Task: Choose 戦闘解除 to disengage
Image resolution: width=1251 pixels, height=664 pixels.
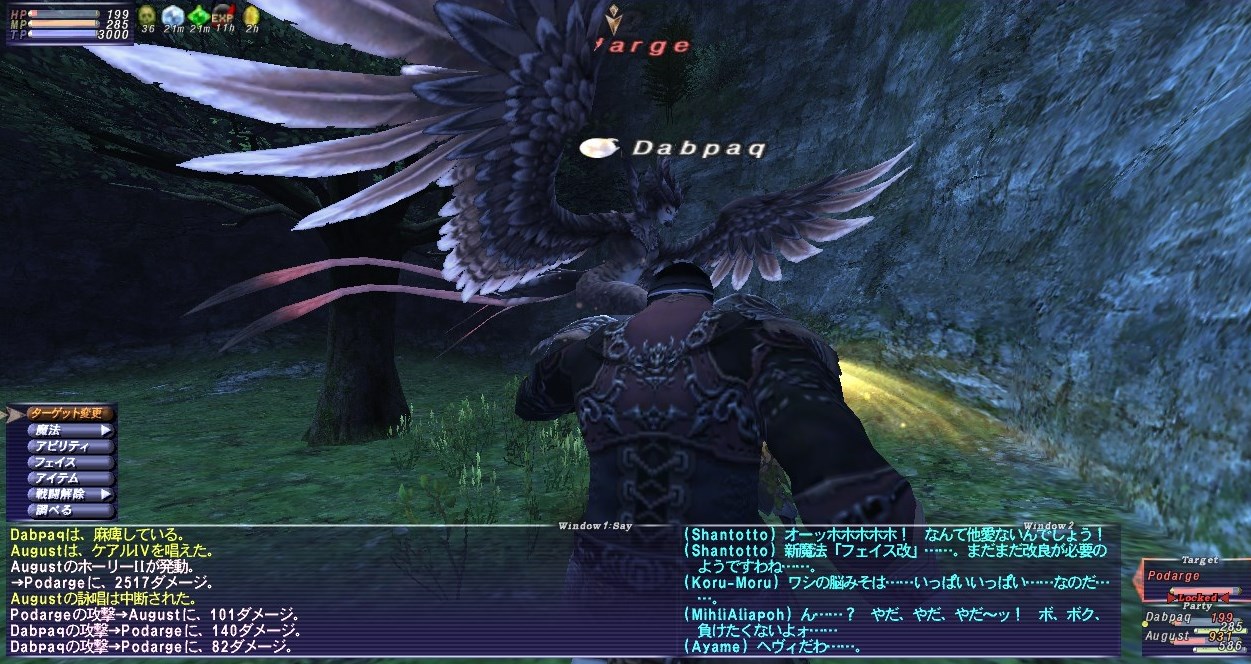Action: [62, 494]
